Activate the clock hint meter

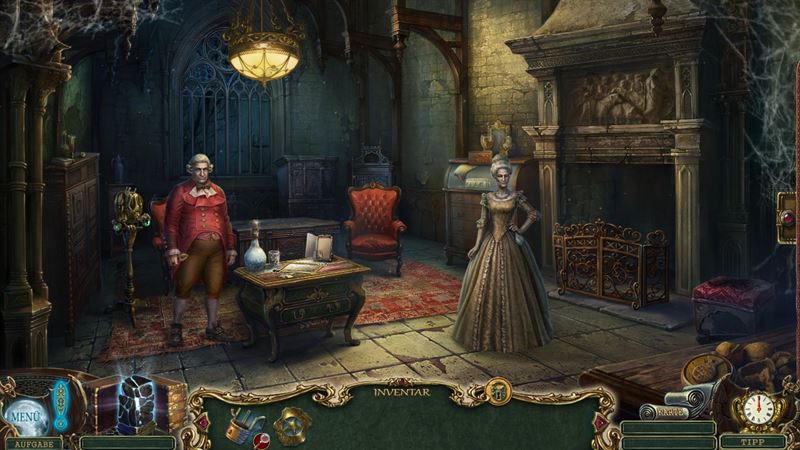[759, 410]
